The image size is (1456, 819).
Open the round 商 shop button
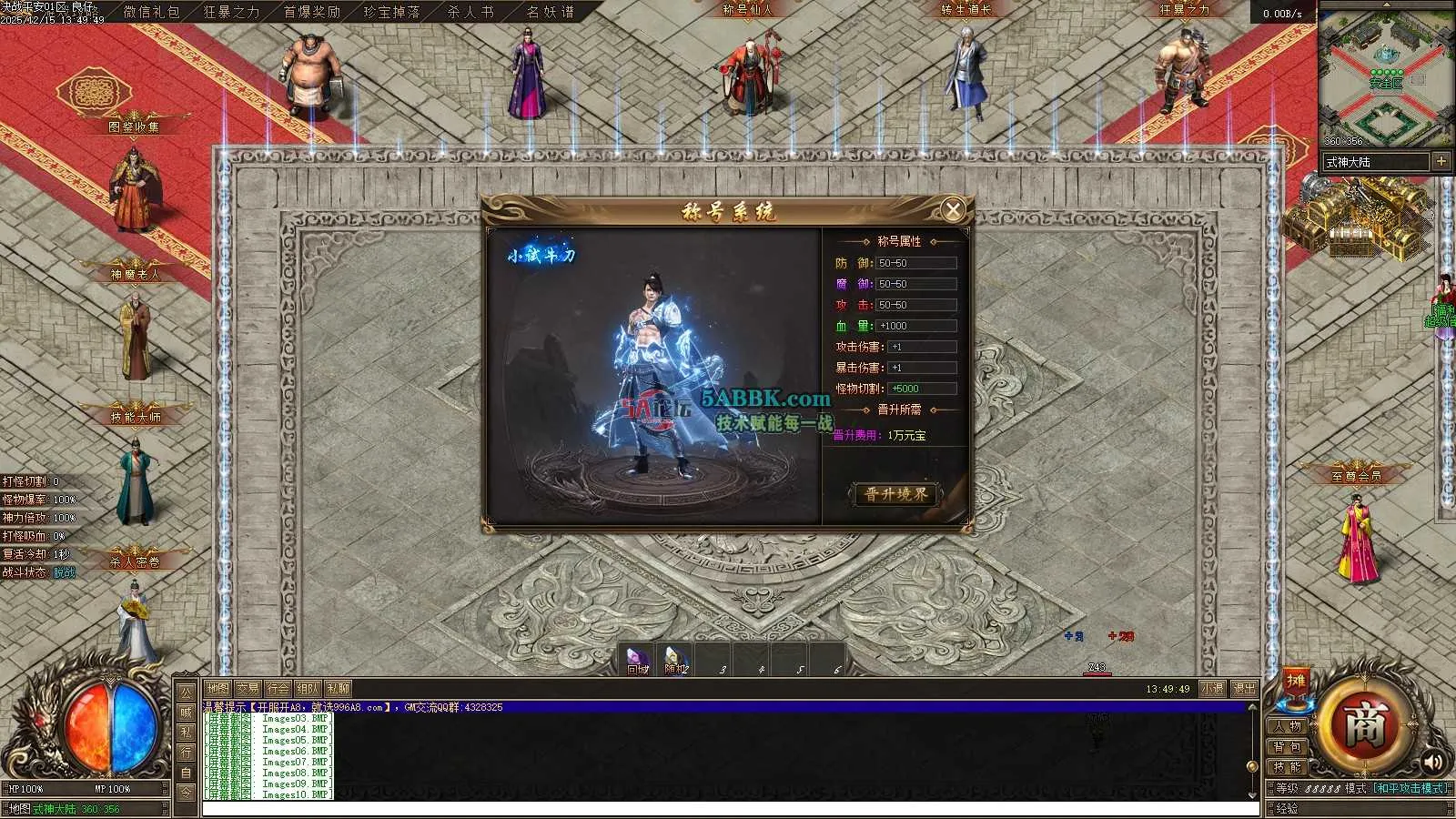pyautogui.click(x=1365, y=725)
